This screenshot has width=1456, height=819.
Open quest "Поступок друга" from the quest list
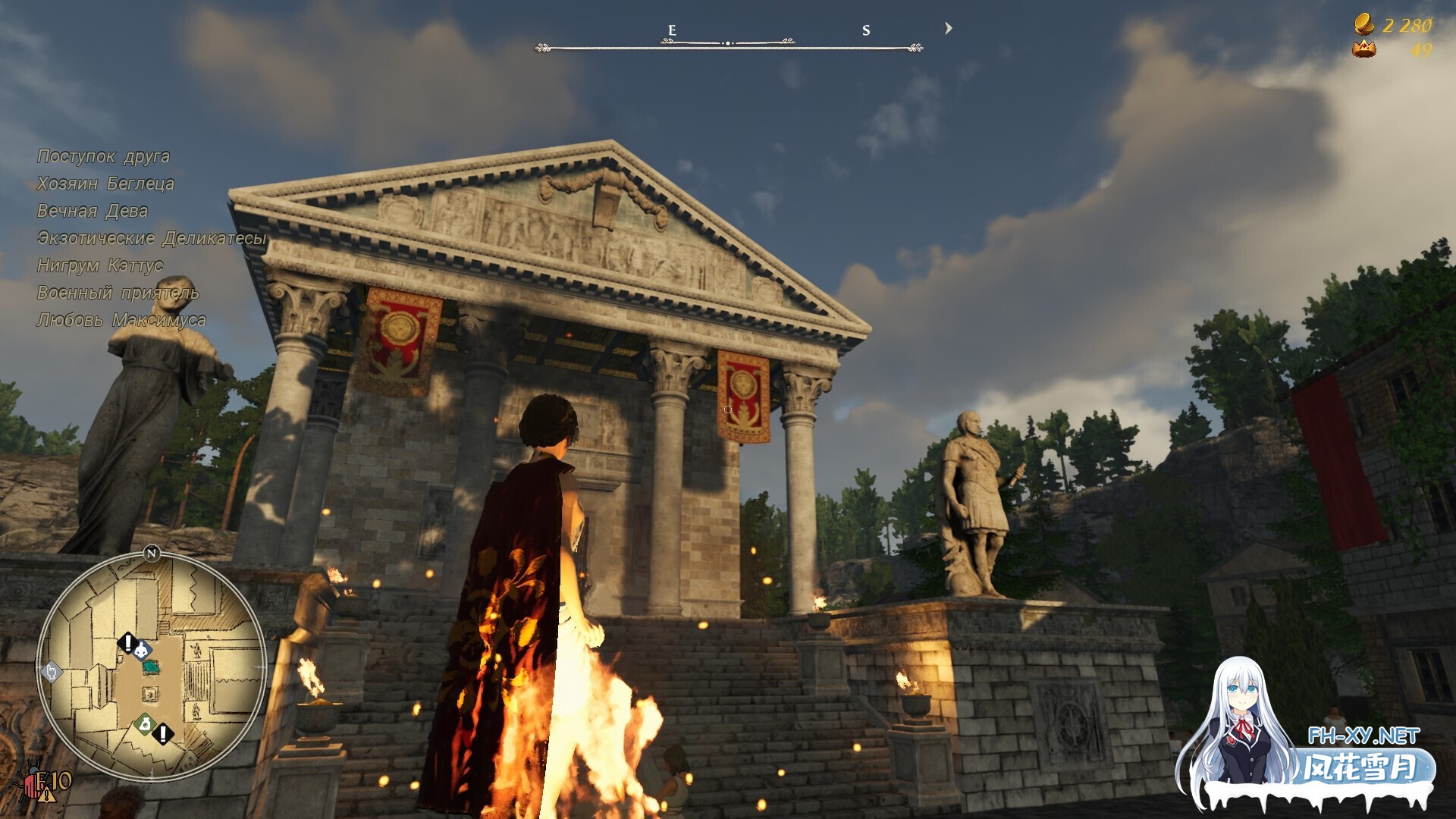pos(103,156)
